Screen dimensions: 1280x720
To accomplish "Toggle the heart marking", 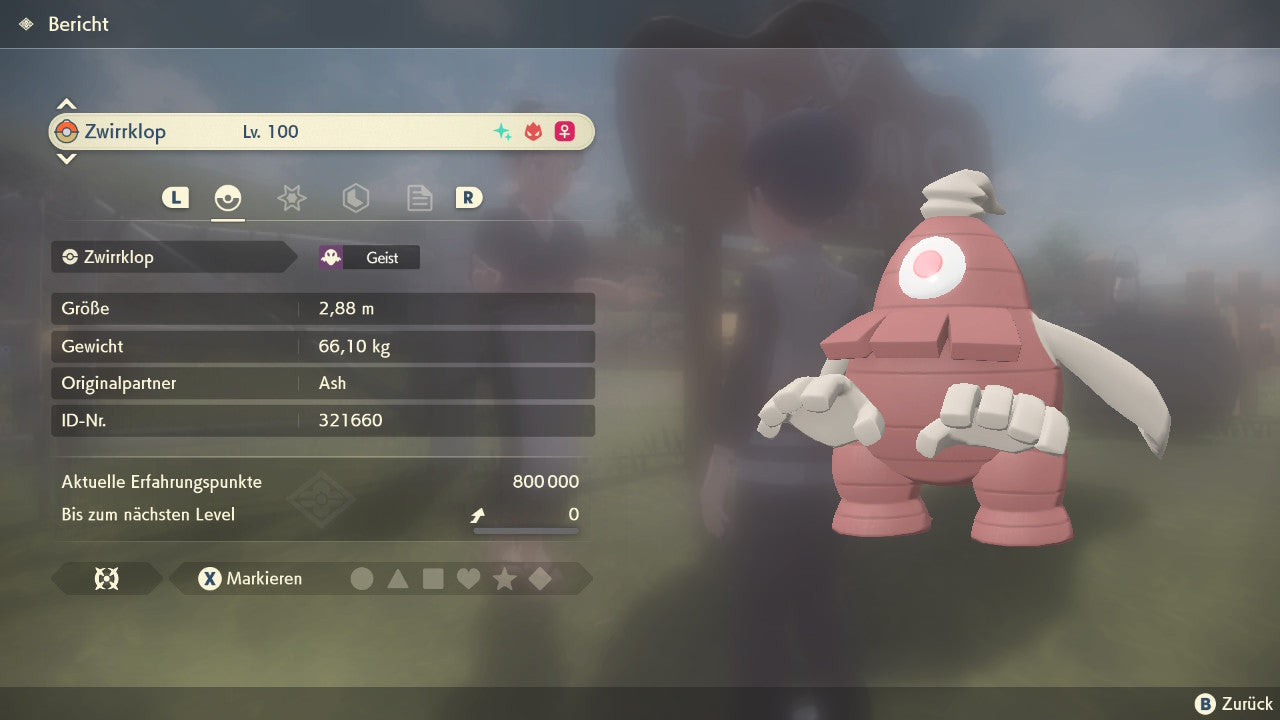I will click(x=468, y=578).
